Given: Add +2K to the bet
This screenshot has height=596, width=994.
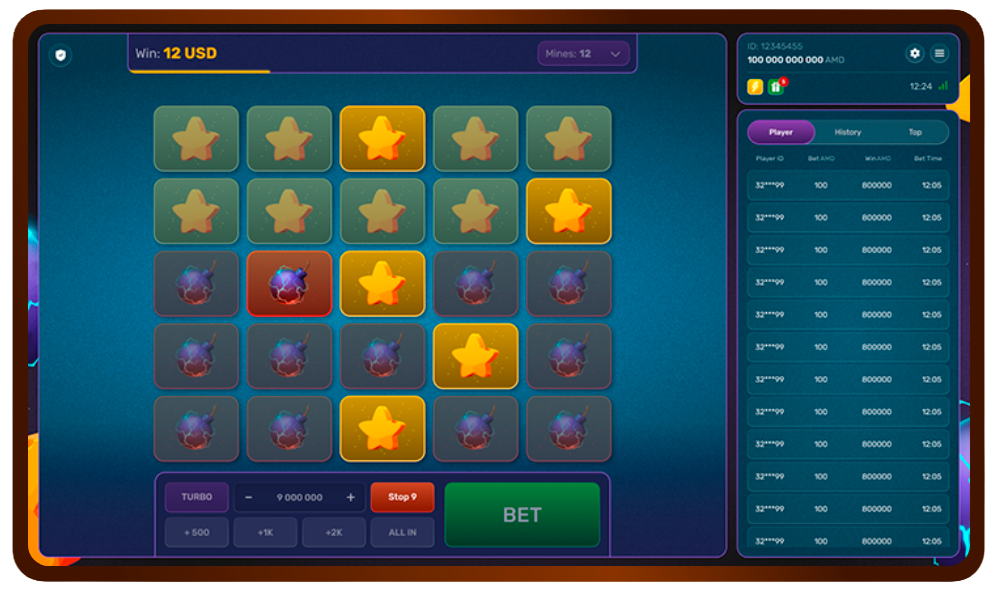Looking at the screenshot, I should coord(334,532).
